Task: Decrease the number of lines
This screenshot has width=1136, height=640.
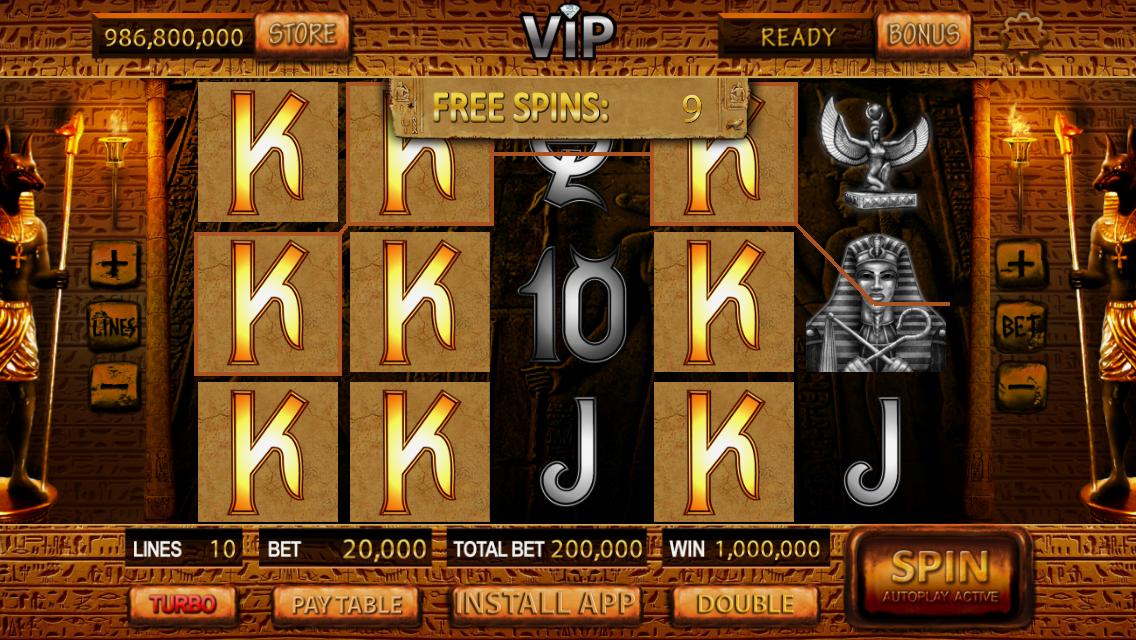Action: pyautogui.click(x=115, y=384)
